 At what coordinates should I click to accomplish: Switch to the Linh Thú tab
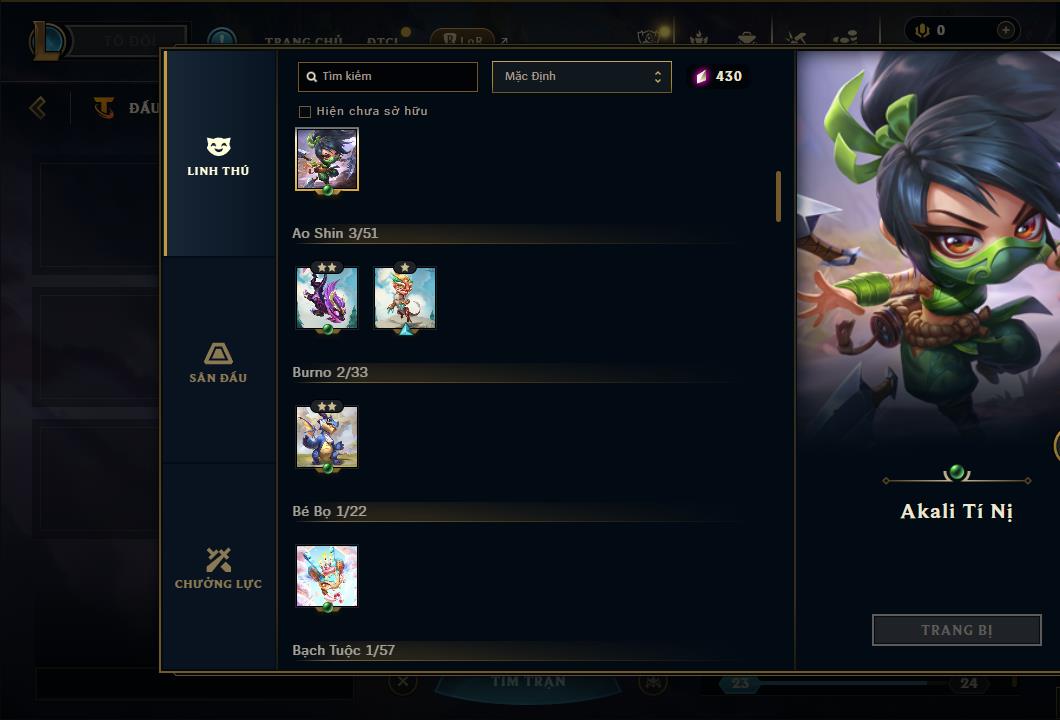point(218,157)
